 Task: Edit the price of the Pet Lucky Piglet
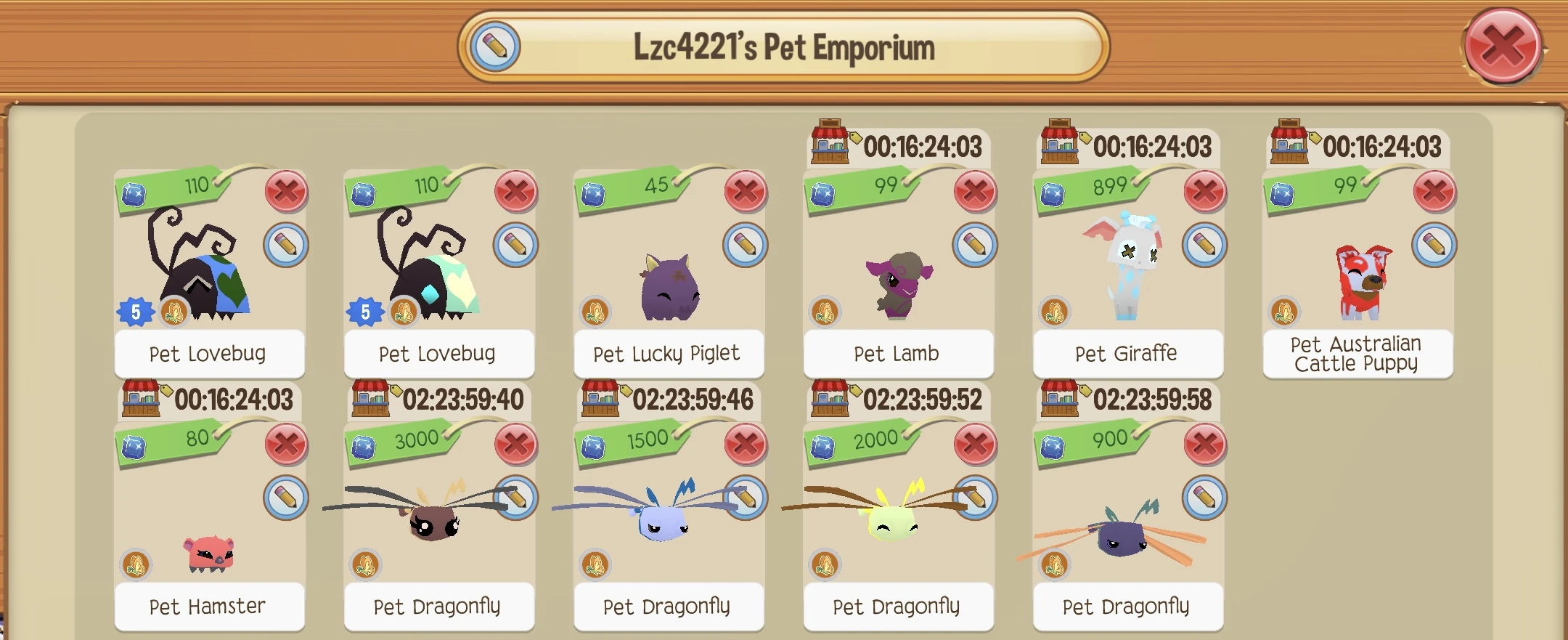point(746,245)
